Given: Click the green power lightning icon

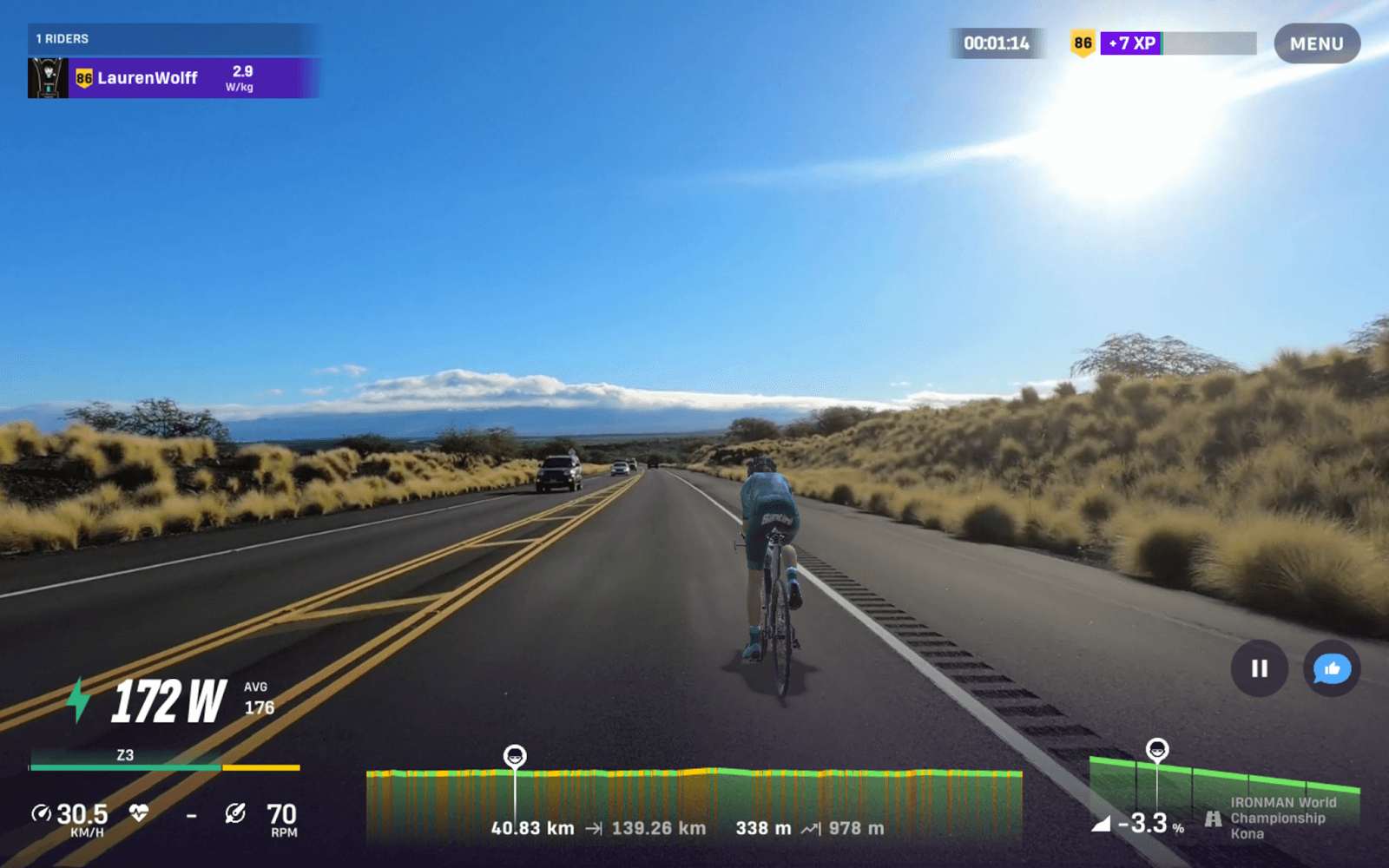Looking at the screenshot, I should (x=76, y=700).
